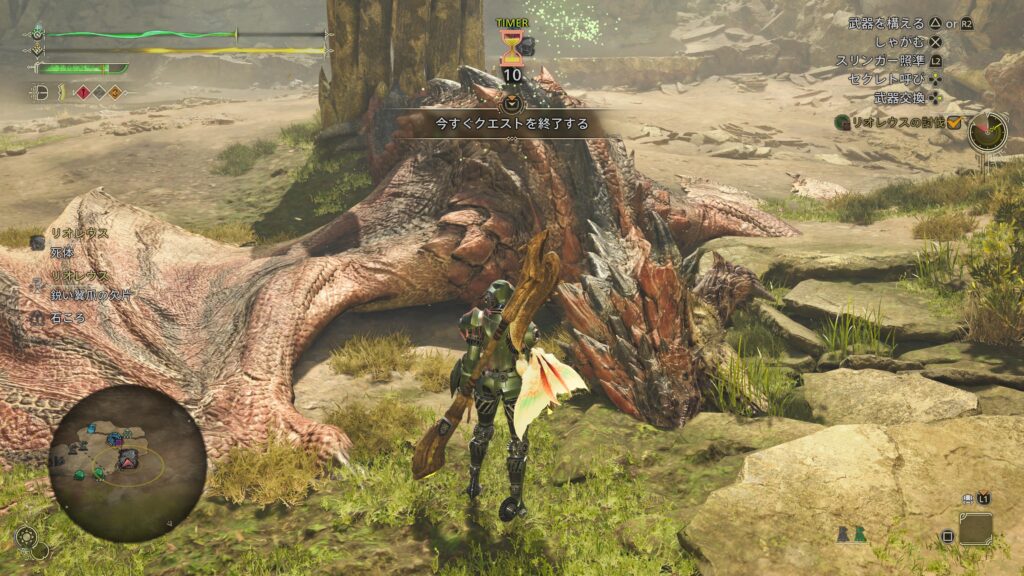Click the 鋭い翼爪の欠片 item log entry

[94, 296]
